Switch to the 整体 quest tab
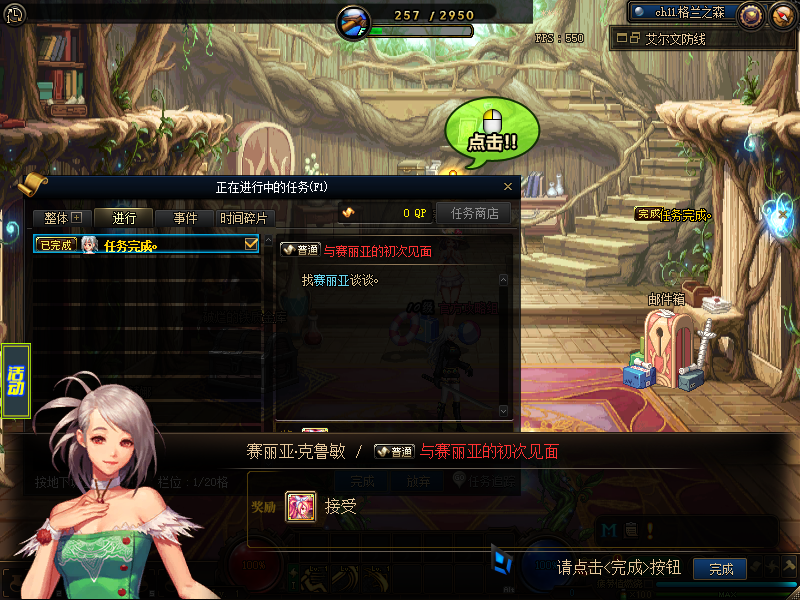This screenshot has width=800, height=600. point(62,218)
